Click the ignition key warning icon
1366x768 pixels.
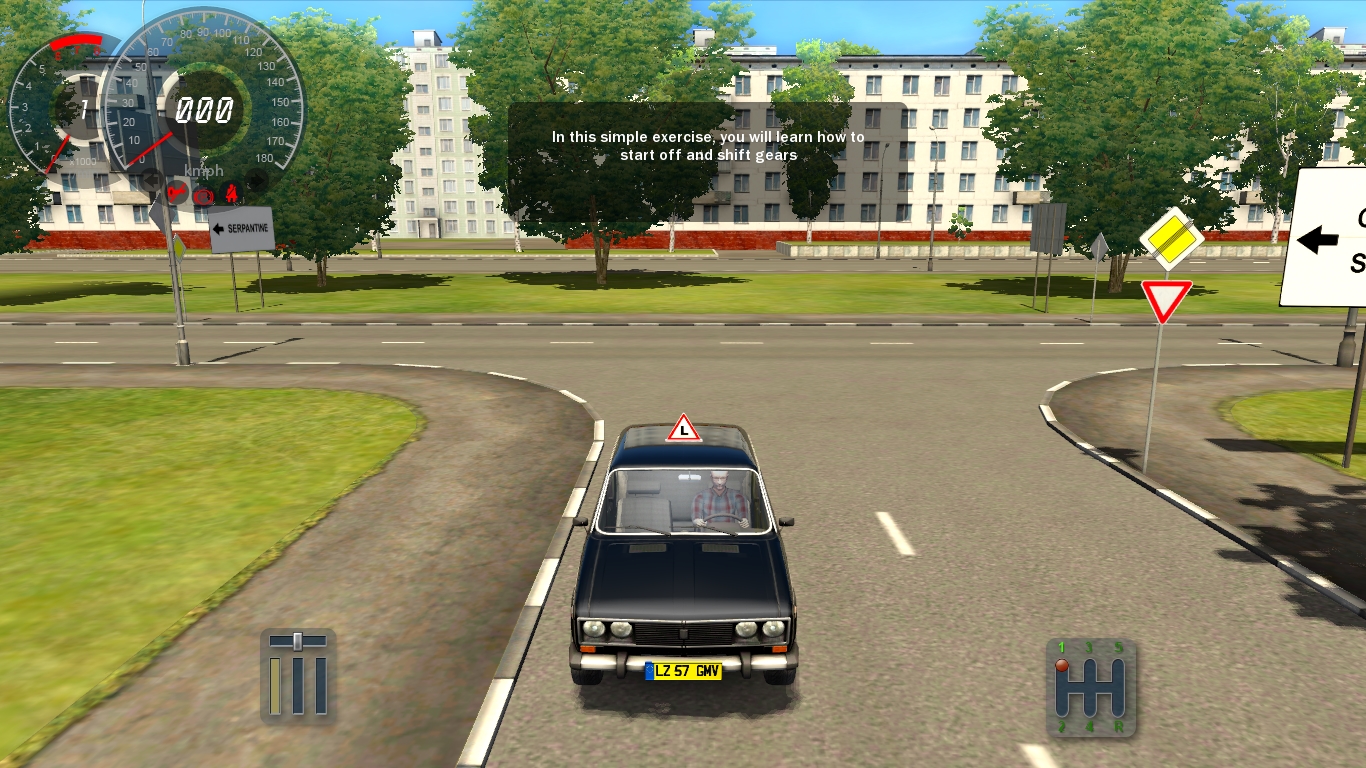coord(176,192)
